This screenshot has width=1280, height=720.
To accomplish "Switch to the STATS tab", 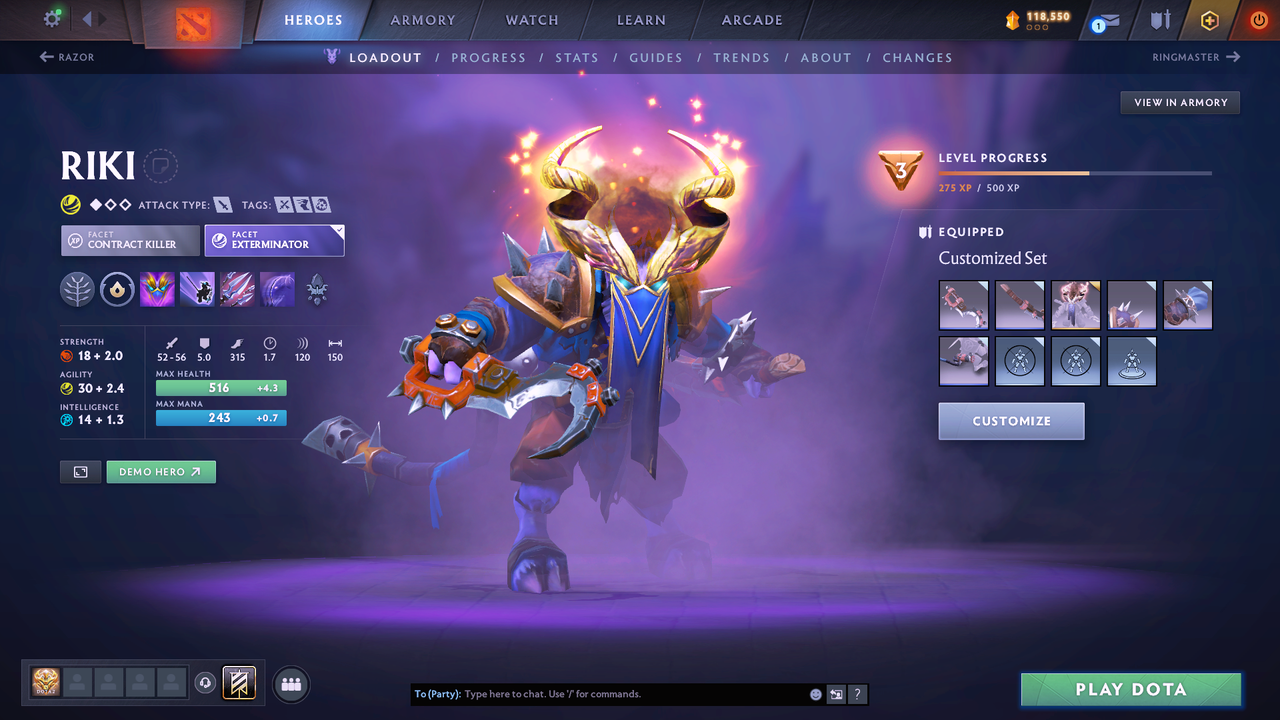I will [577, 57].
